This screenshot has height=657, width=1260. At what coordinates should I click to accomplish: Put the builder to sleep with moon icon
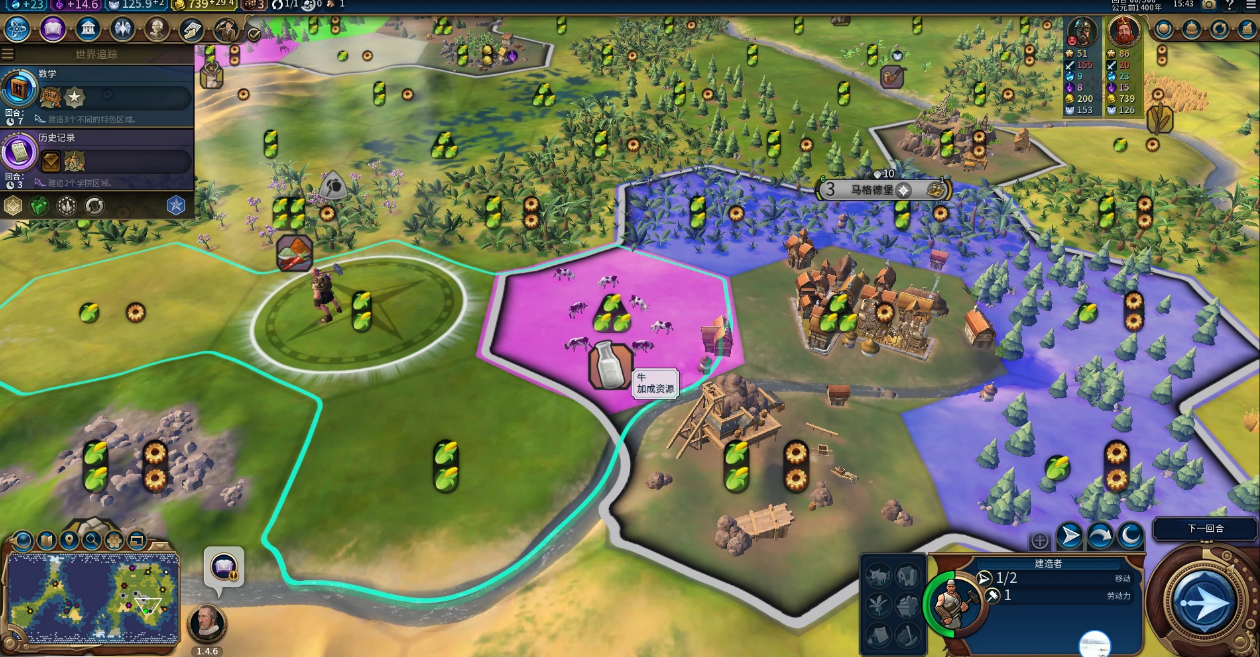click(x=1130, y=537)
